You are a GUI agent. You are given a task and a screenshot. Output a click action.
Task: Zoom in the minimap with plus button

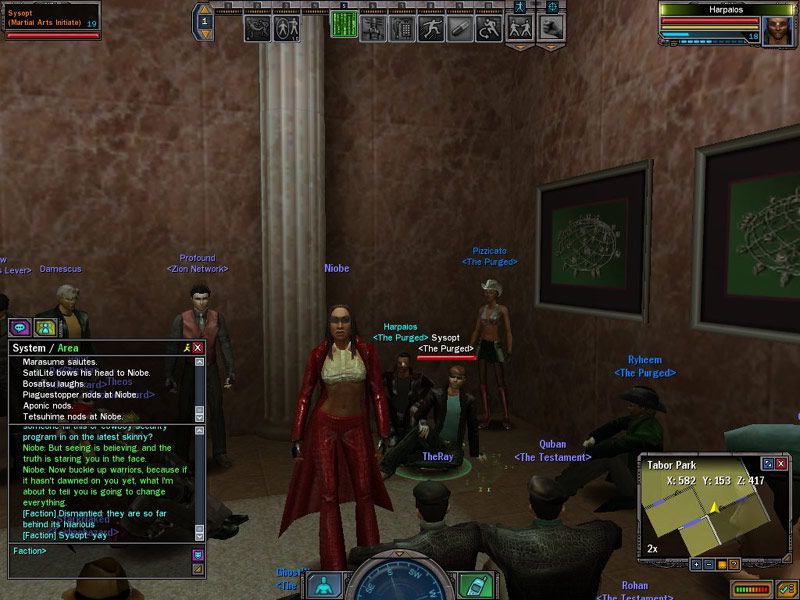696,564
